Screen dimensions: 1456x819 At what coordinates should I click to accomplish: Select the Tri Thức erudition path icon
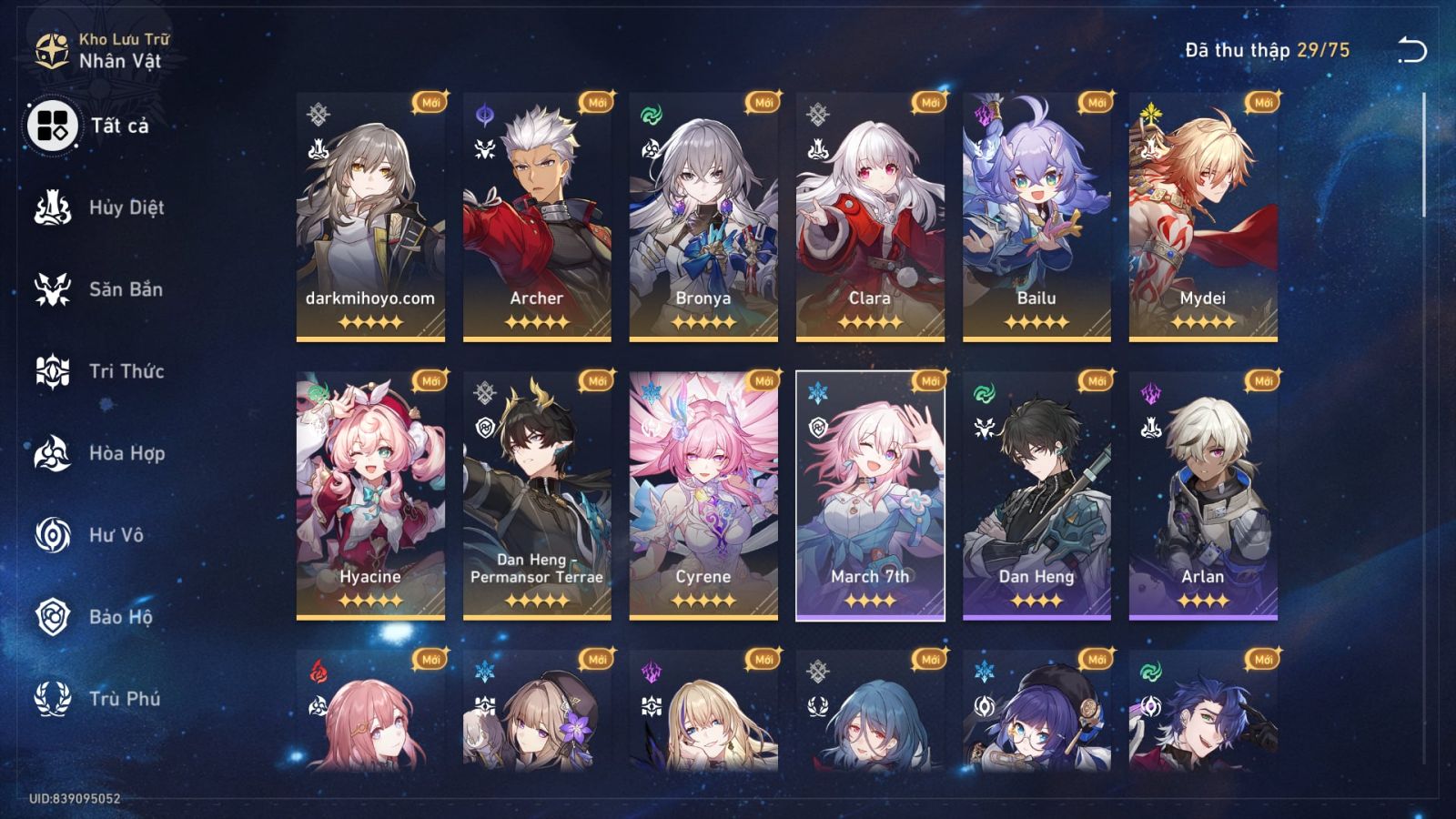pos(55,371)
